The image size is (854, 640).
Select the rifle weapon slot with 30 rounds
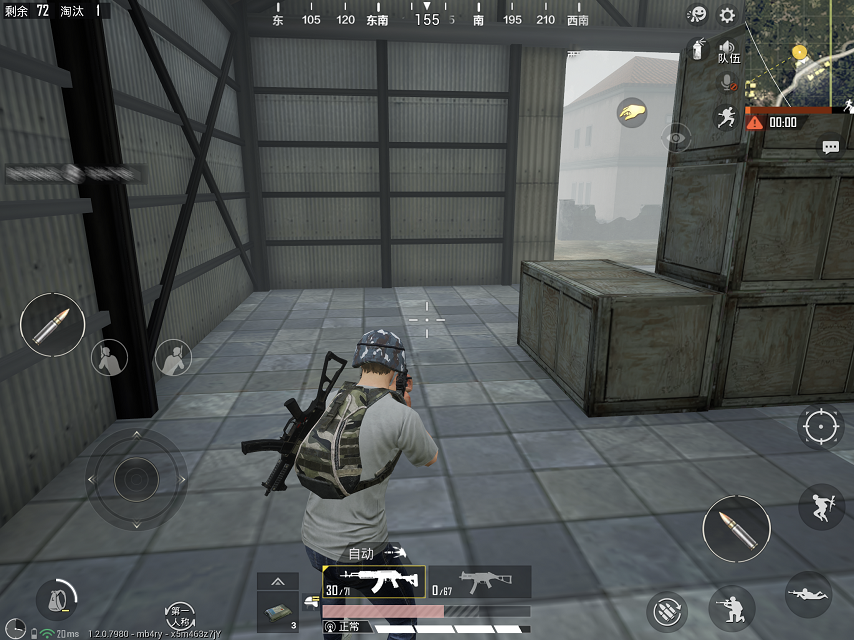point(375,581)
